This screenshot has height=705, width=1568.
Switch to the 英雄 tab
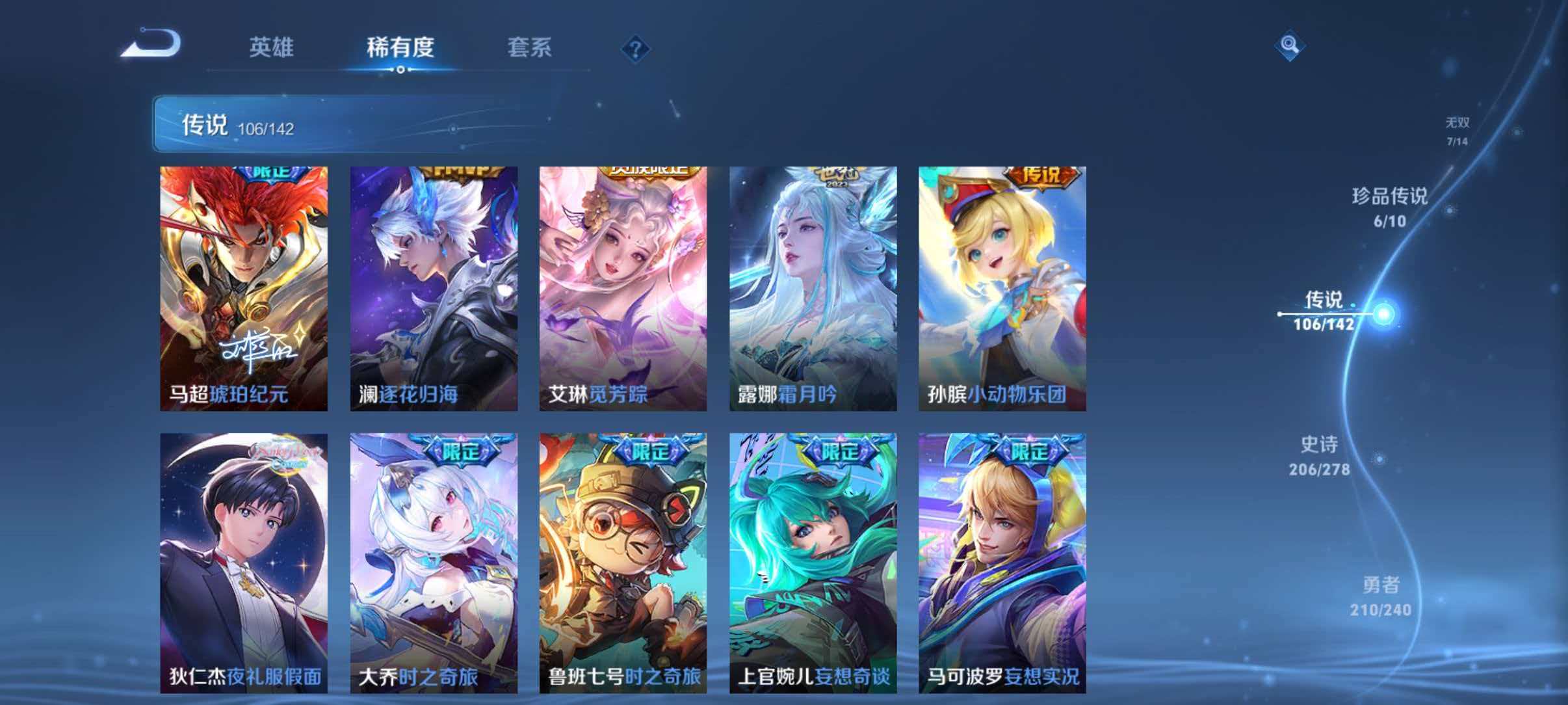click(x=273, y=47)
